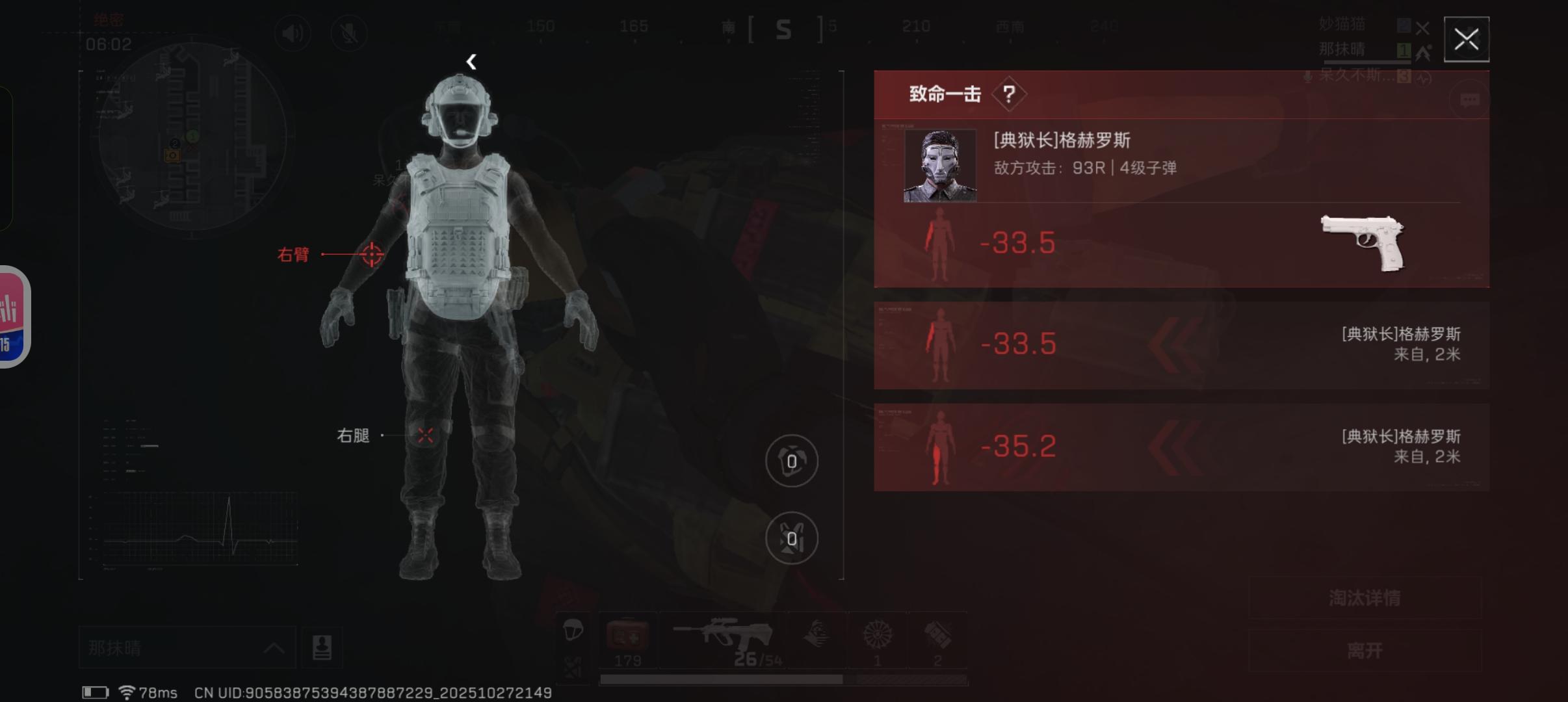Click the health bar at screen bottom
The height and width of the screenshot is (702, 1568).
tap(780, 679)
